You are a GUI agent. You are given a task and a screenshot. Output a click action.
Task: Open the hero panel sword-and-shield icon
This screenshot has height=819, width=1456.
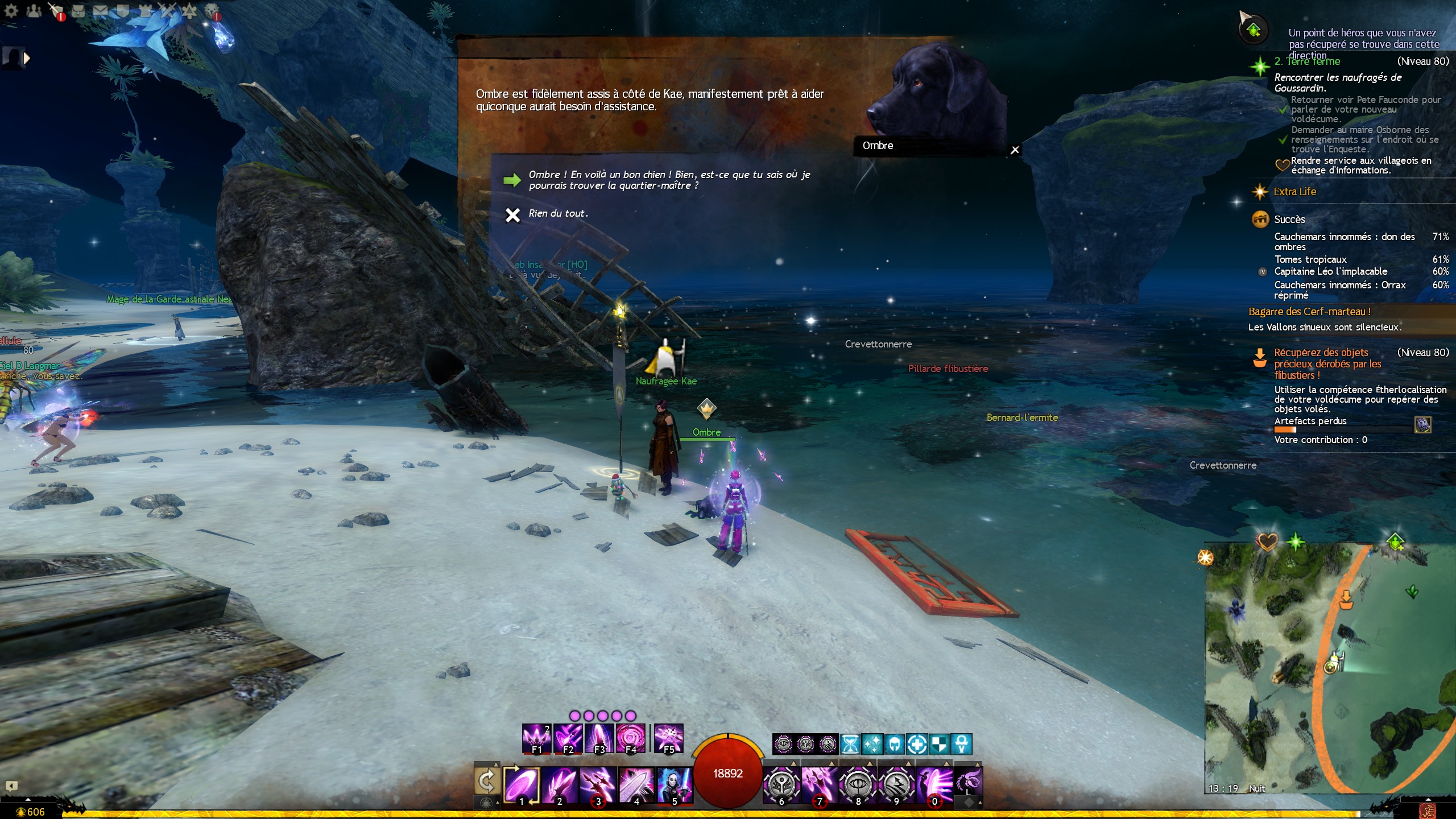pos(56,11)
